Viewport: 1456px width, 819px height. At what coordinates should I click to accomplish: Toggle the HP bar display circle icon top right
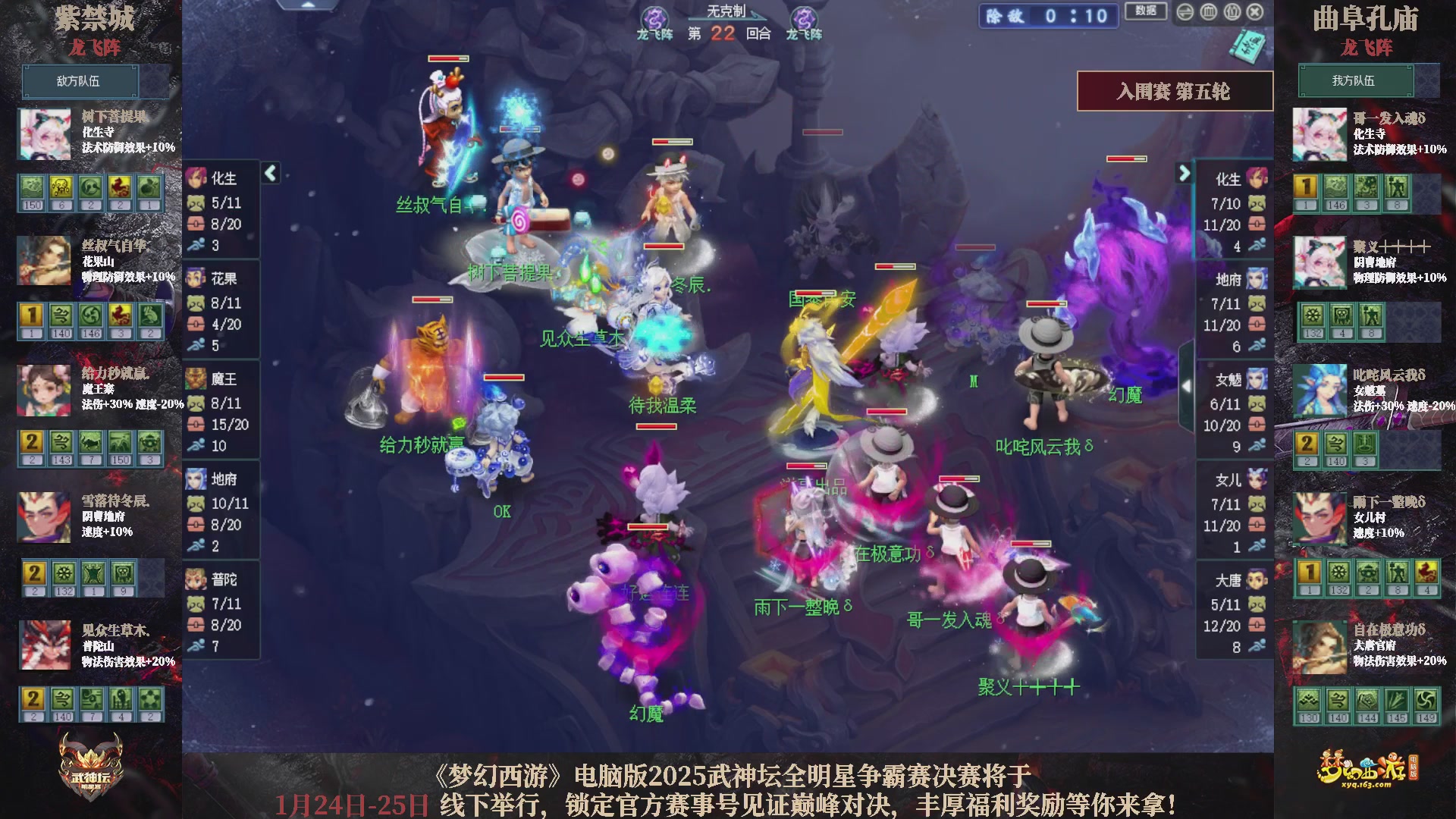pos(1207,12)
